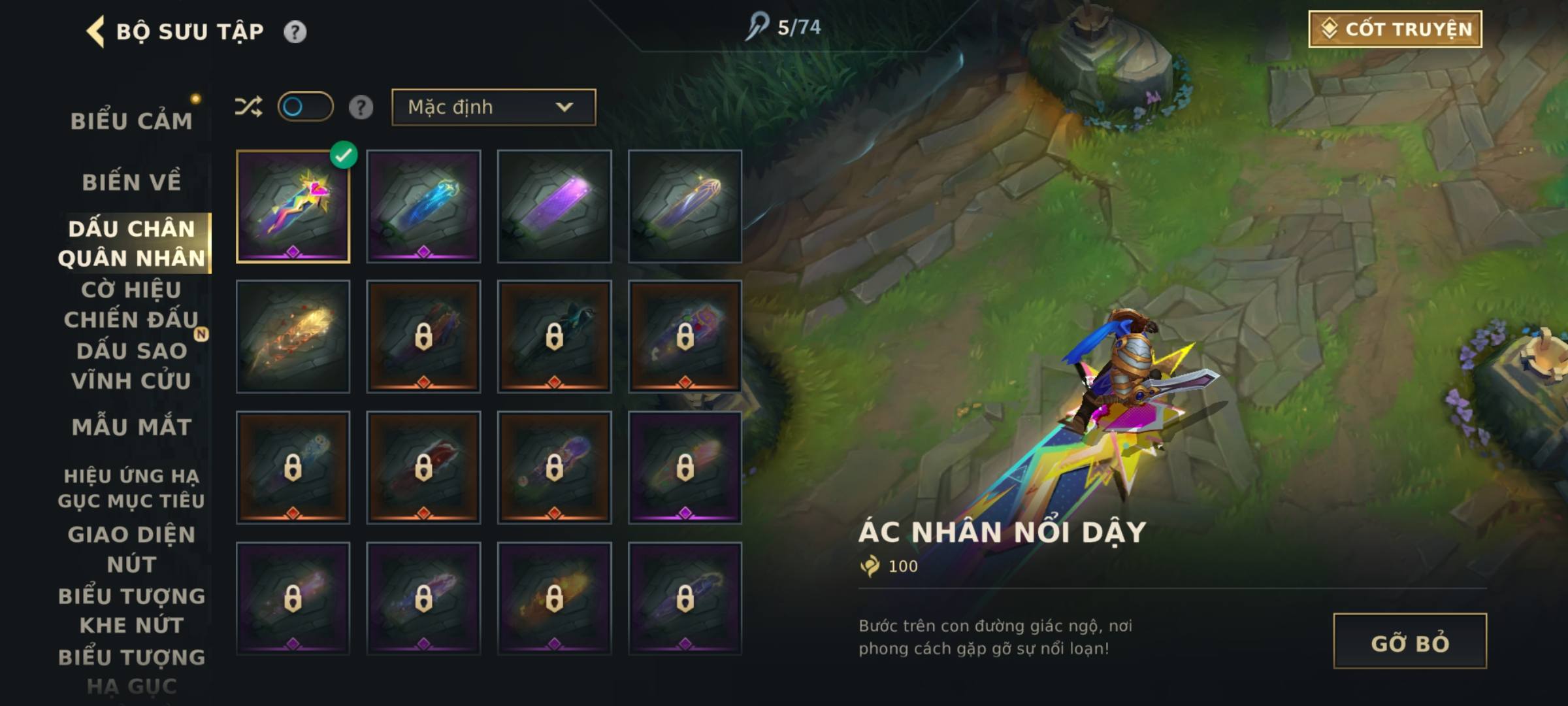Open the Cờ Hiệu Chiến Đấu tab

point(131,305)
